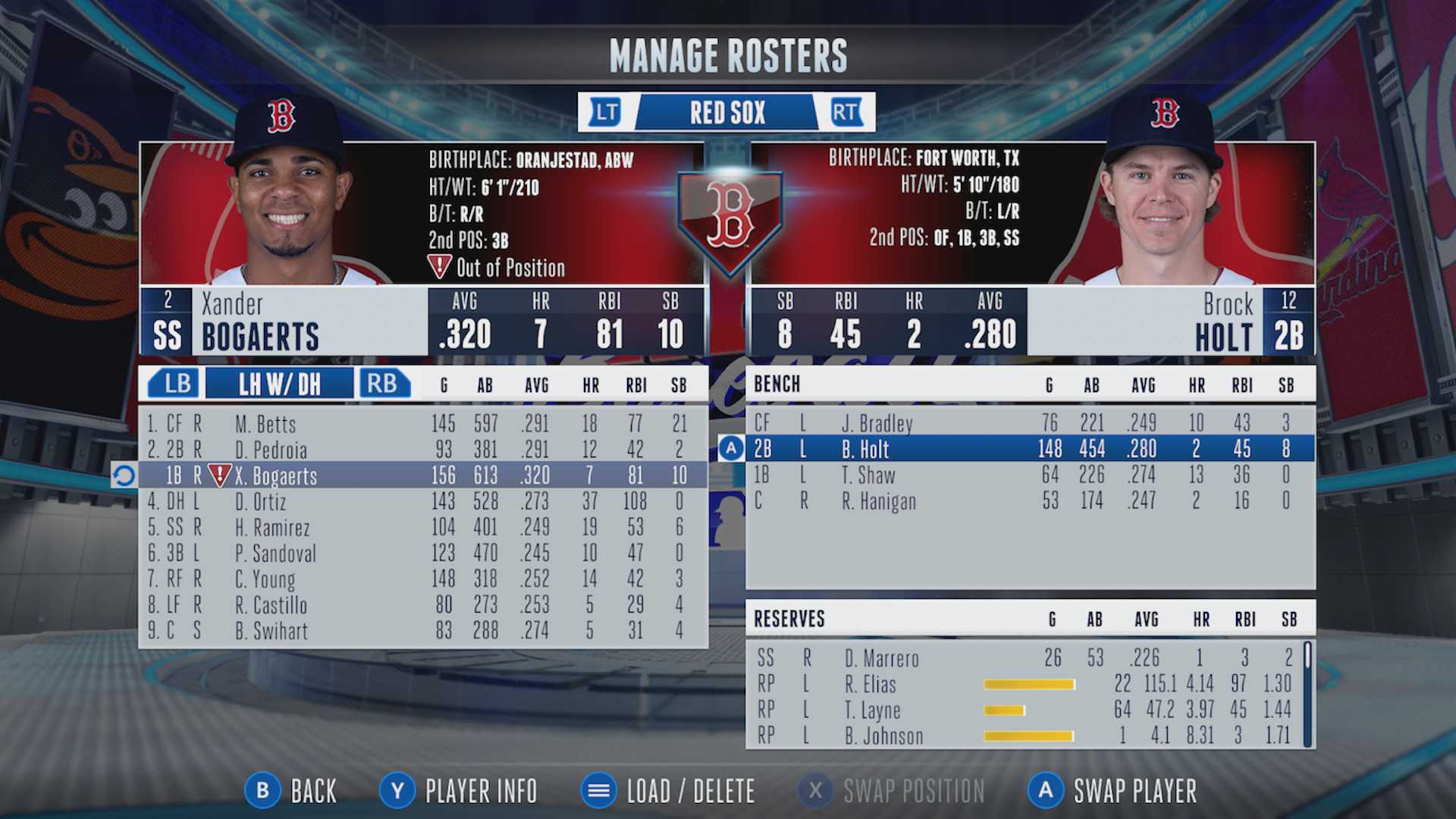1456x819 pixels.
Task: Select M. Betts in the lineup
Action: pos(422,423)
